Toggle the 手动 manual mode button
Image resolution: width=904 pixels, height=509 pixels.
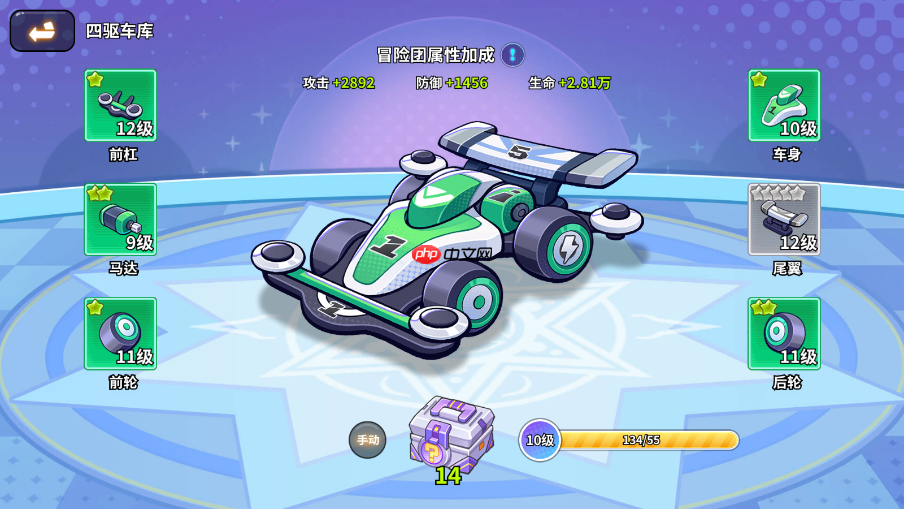(x=367, y=440)
